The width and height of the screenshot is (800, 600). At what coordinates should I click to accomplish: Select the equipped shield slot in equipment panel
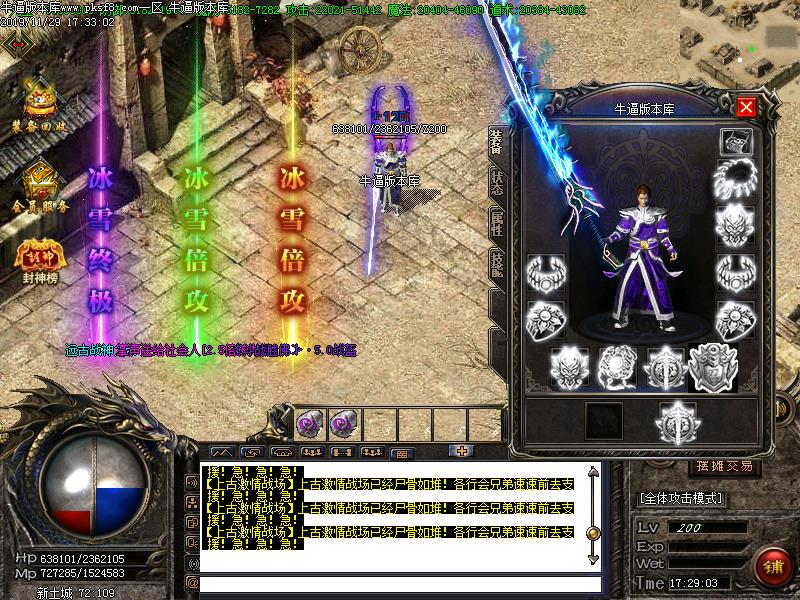point(710,366)
